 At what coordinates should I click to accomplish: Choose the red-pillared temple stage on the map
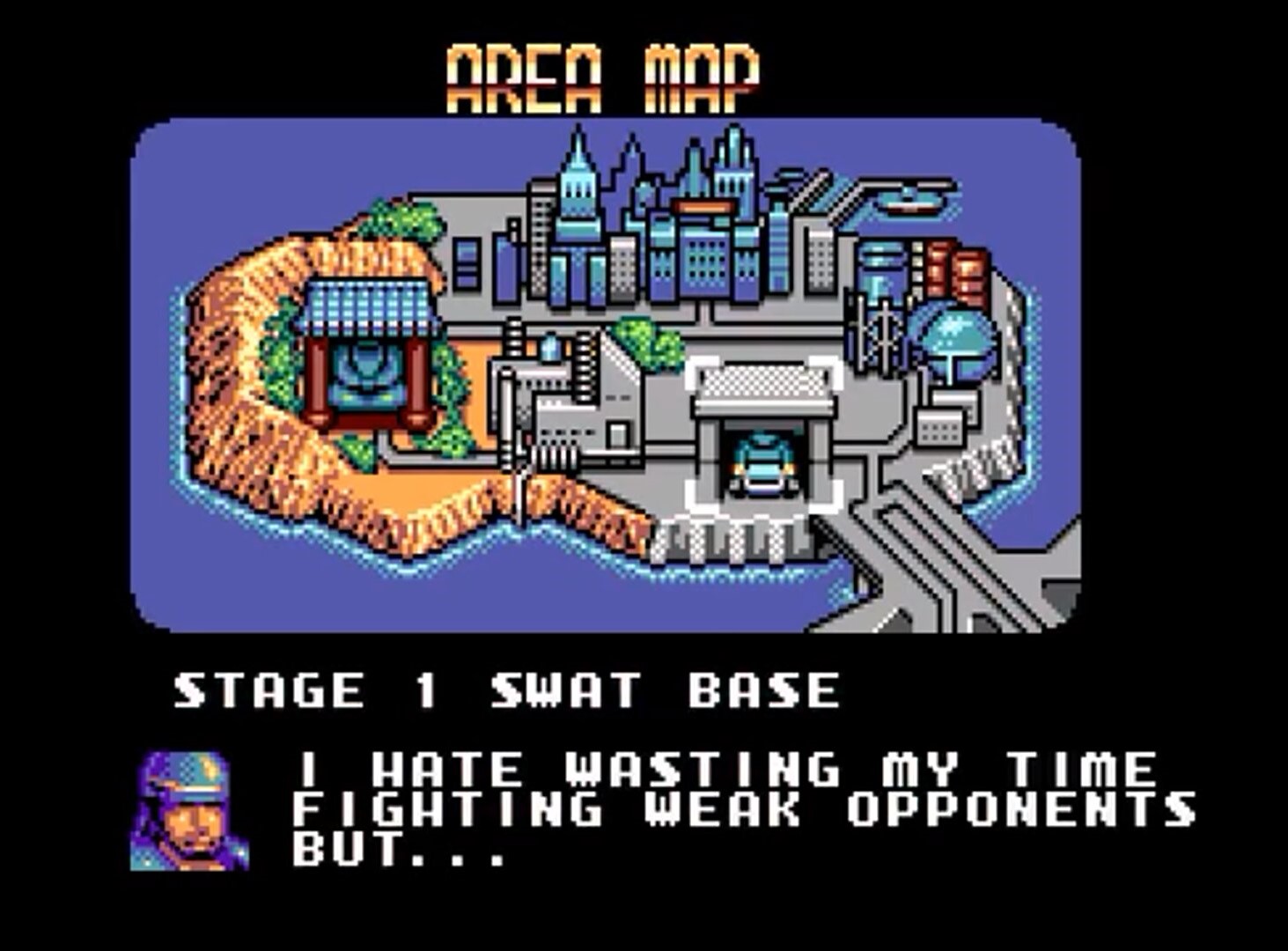366,355
